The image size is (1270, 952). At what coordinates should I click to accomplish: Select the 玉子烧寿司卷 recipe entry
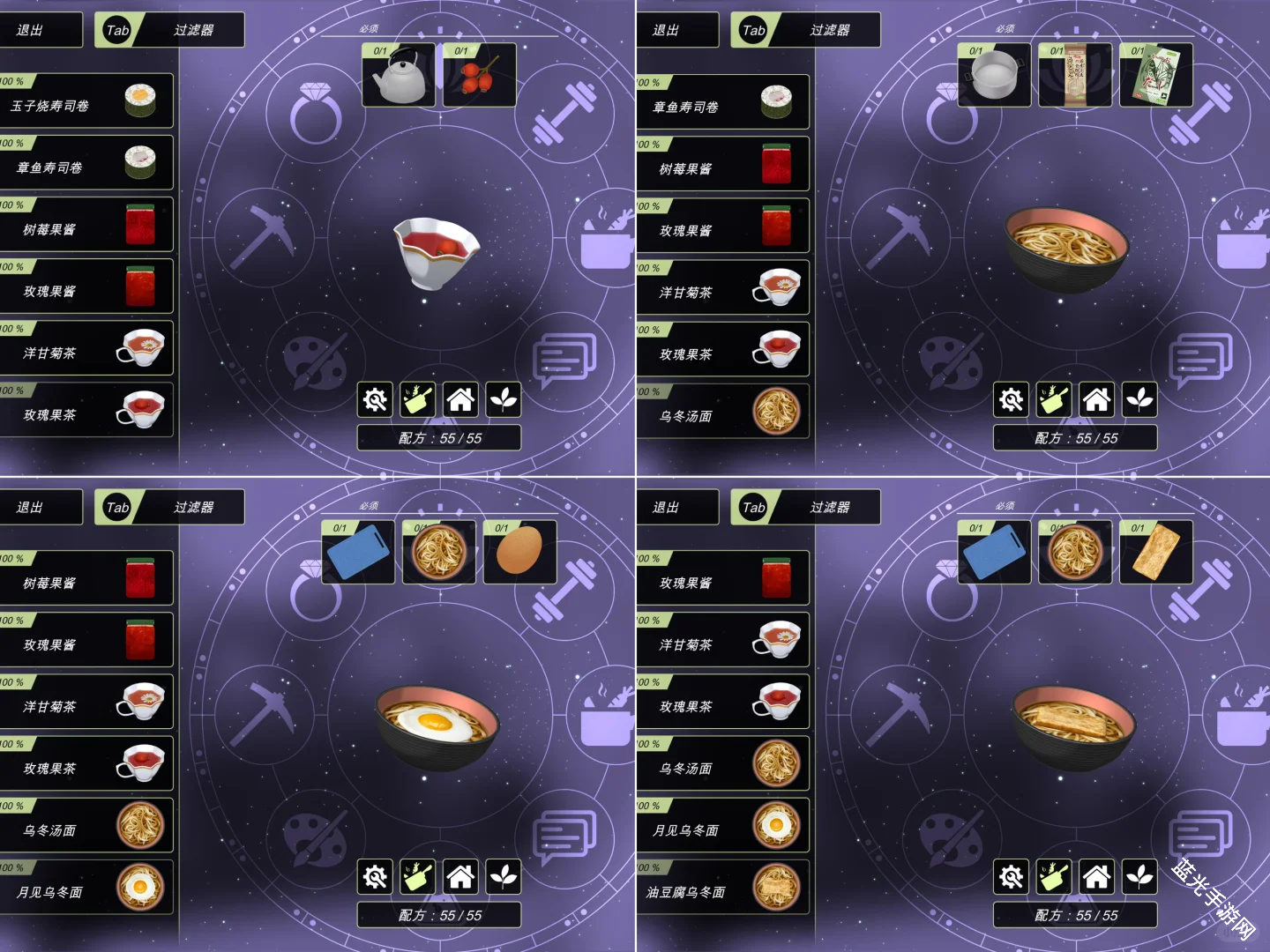[x=86, y=102]
